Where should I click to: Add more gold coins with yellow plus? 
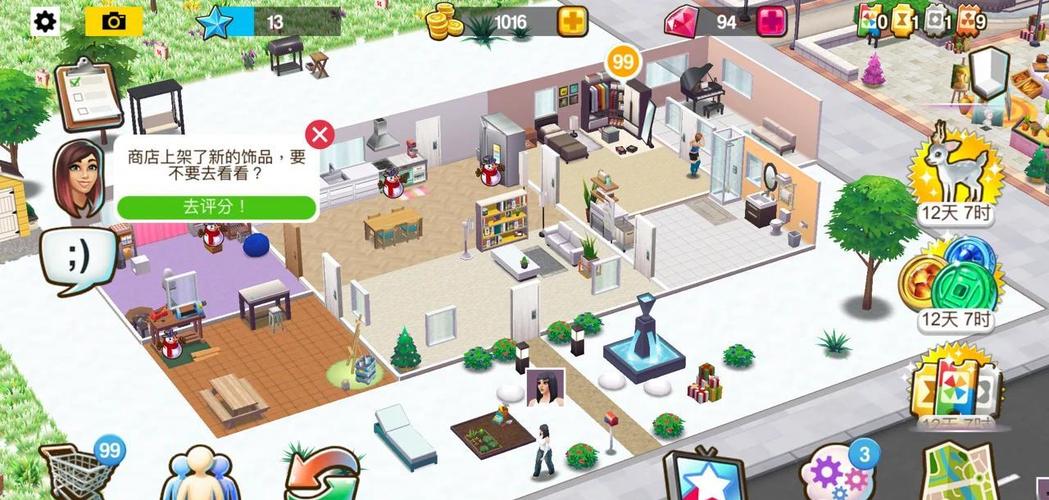coord(572,22)
